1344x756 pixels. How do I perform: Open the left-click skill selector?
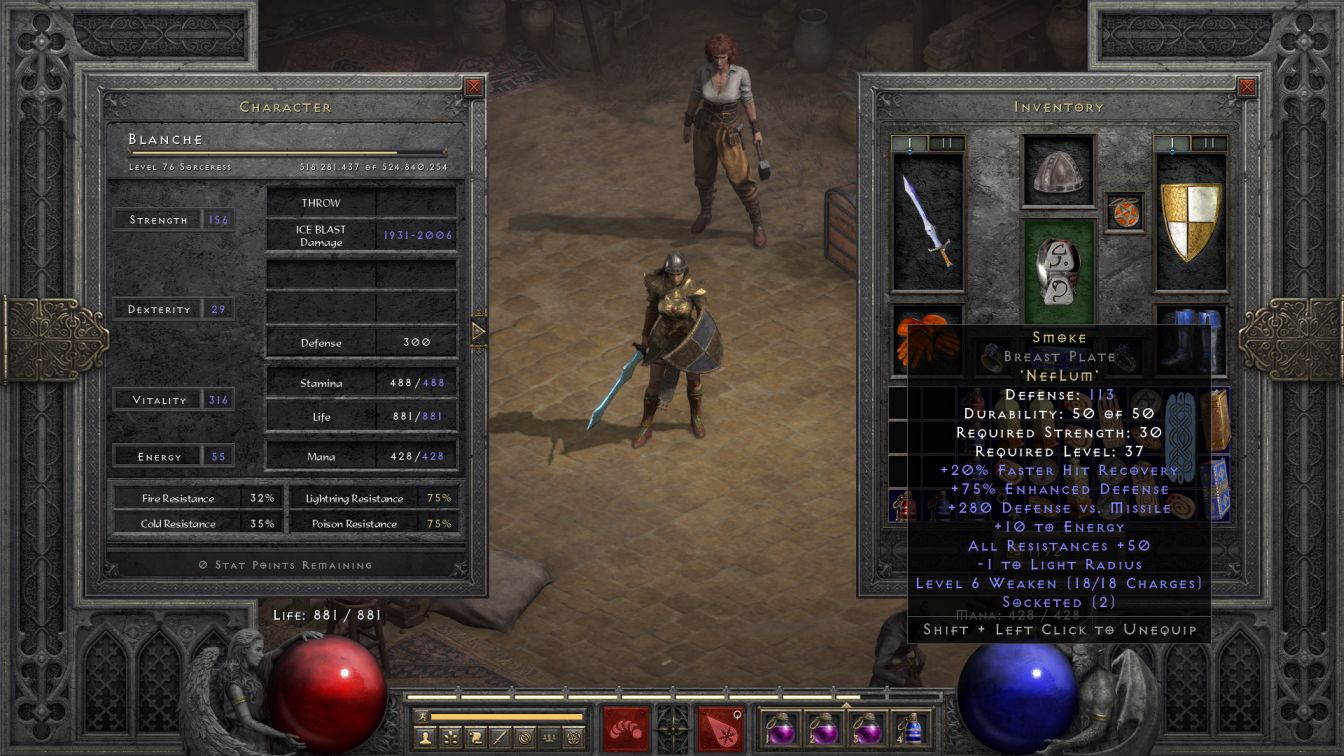click(x=625, y=728)
